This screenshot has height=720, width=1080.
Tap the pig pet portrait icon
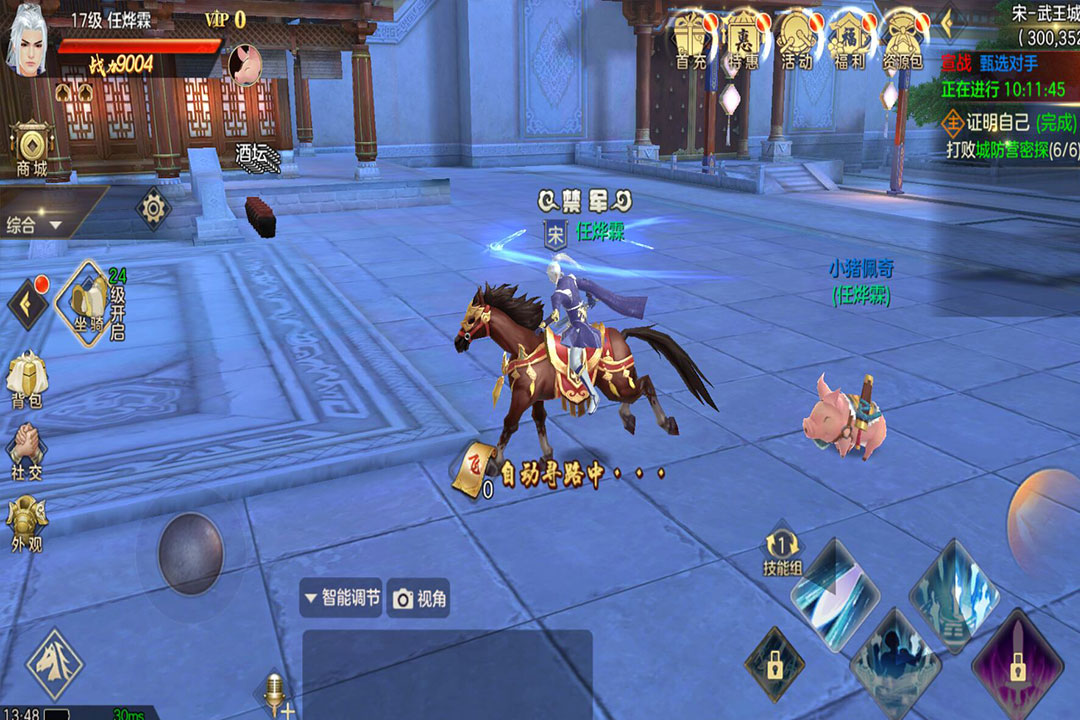pos(245,64)
